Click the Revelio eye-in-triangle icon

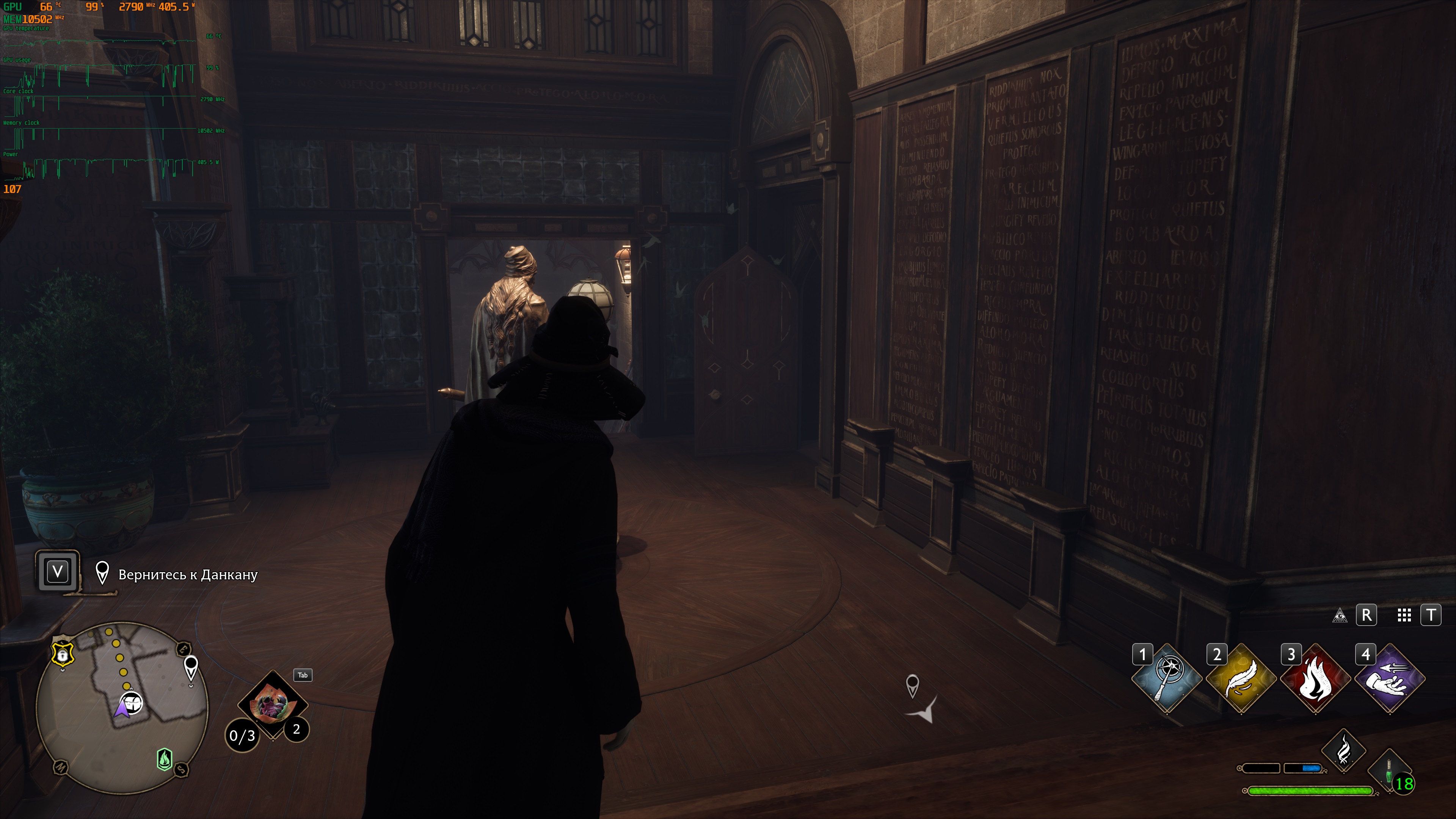coord(1340,615)
